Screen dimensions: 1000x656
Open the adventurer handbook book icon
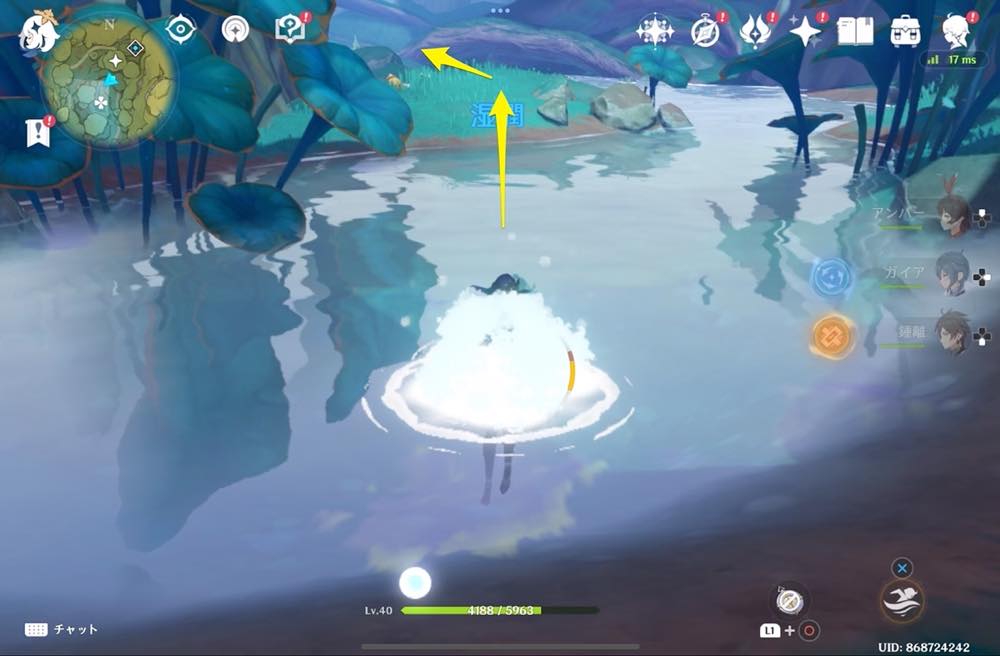point(855,31)
